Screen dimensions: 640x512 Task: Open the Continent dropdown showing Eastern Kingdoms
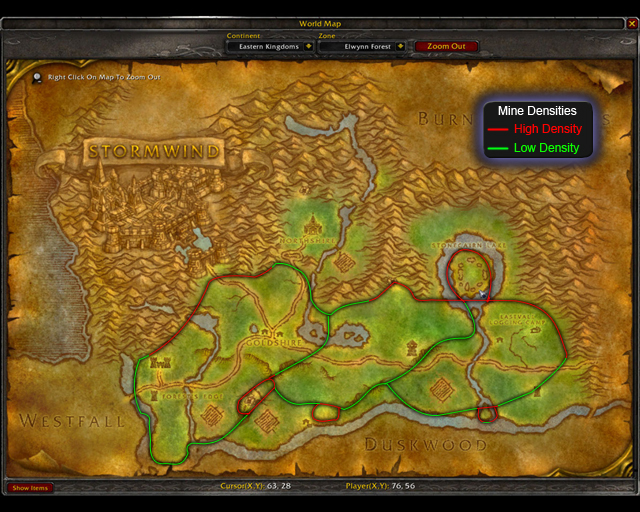pyautogui.click(x=308, y=46)
